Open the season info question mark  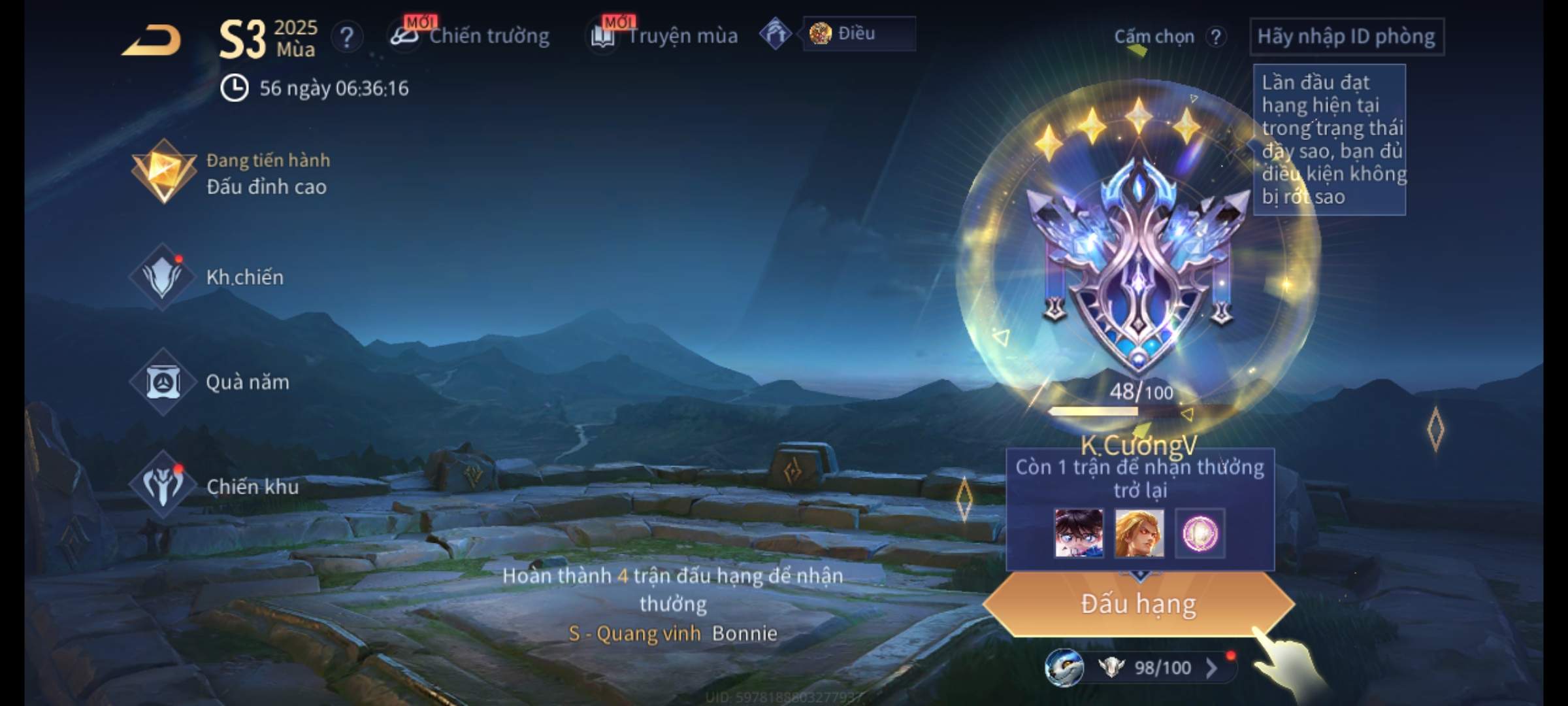pyautogui.click(x=347, y=37)
